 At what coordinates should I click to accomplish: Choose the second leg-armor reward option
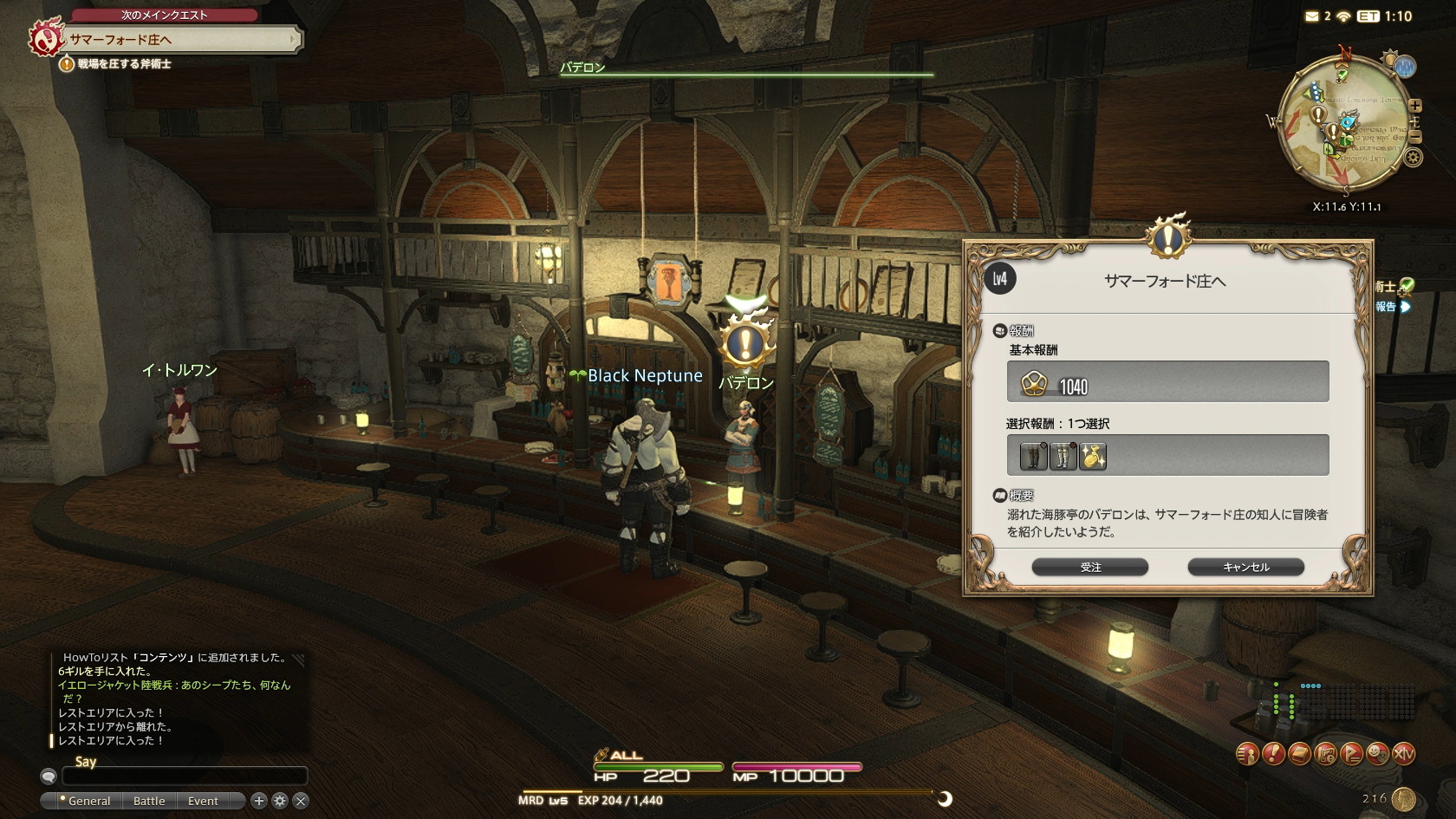(x=1063, y=456)
